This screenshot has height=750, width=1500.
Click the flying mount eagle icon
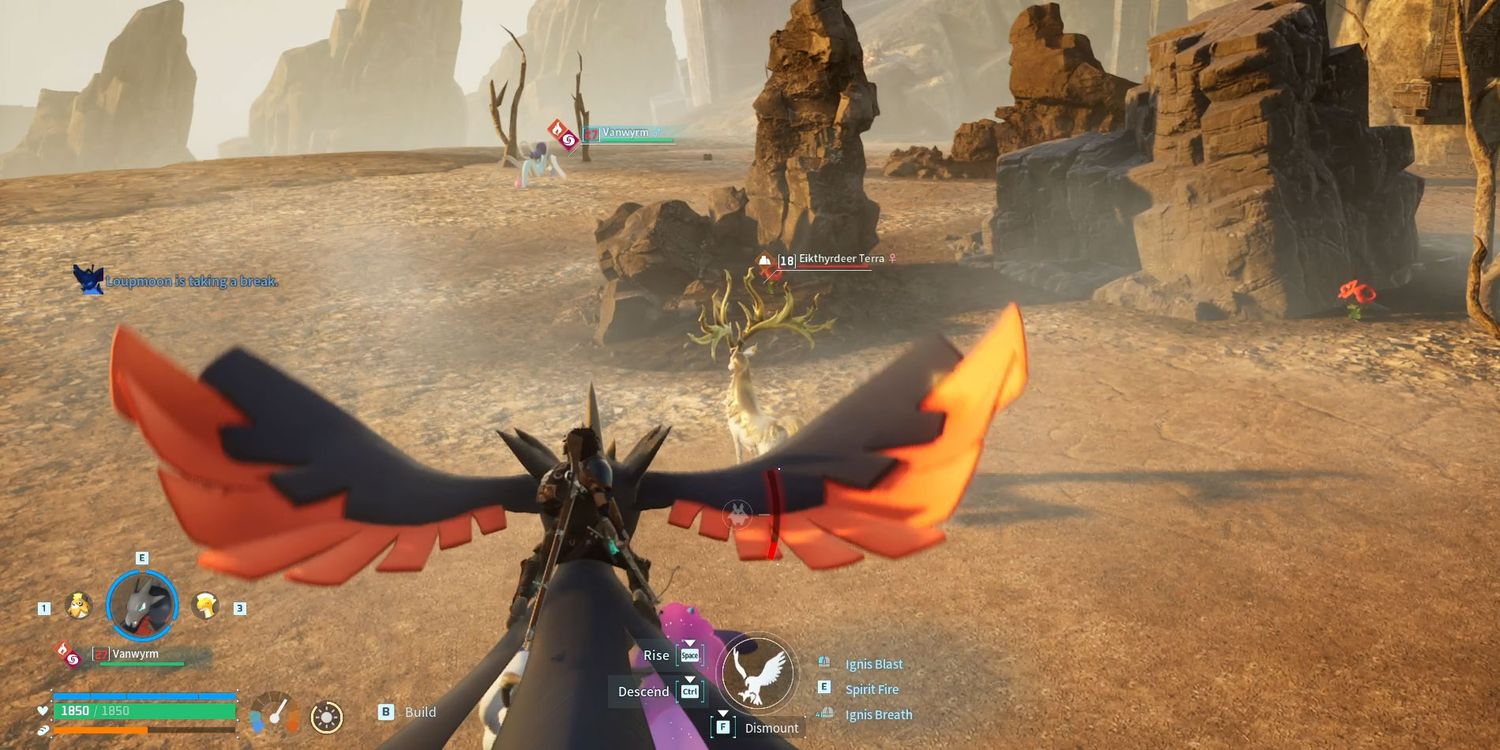pyautogui.click(x=757, y=673)
